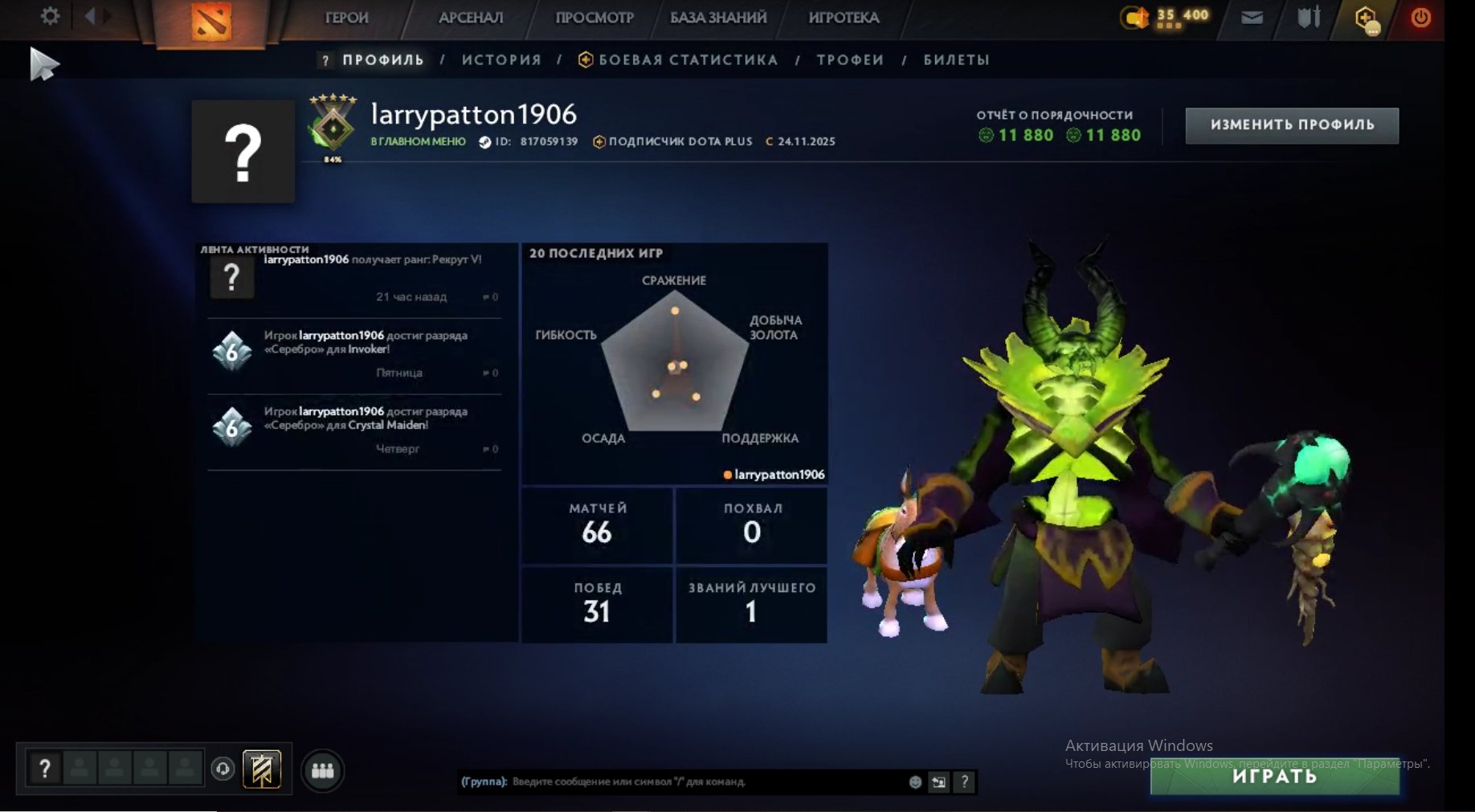Switch to the ИСТОРИЯ tab
The width and height of the screenshot is (1475, 812).
coord(501,59)
